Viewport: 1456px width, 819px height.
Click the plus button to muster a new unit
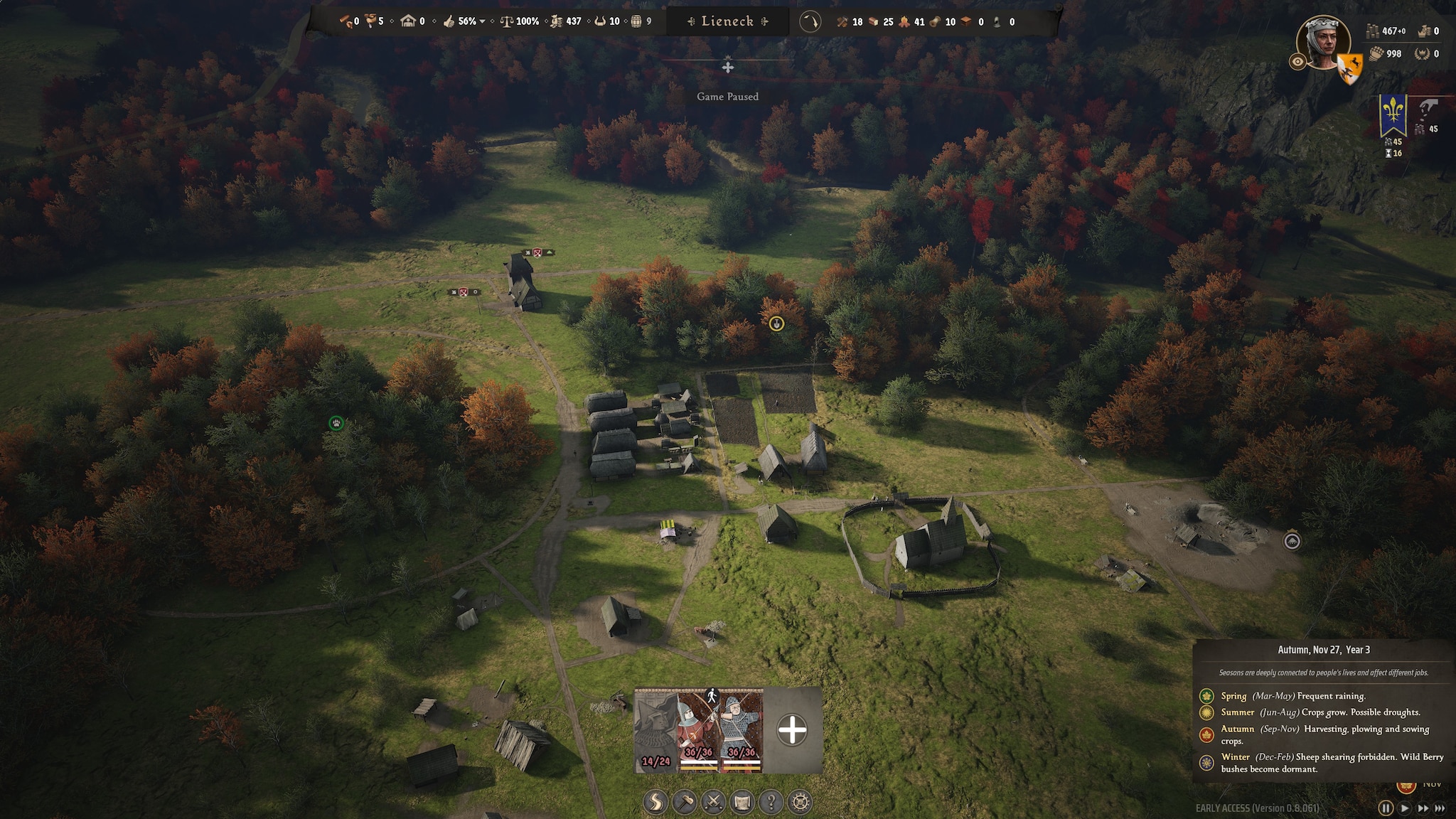click(x=792, y=729)
